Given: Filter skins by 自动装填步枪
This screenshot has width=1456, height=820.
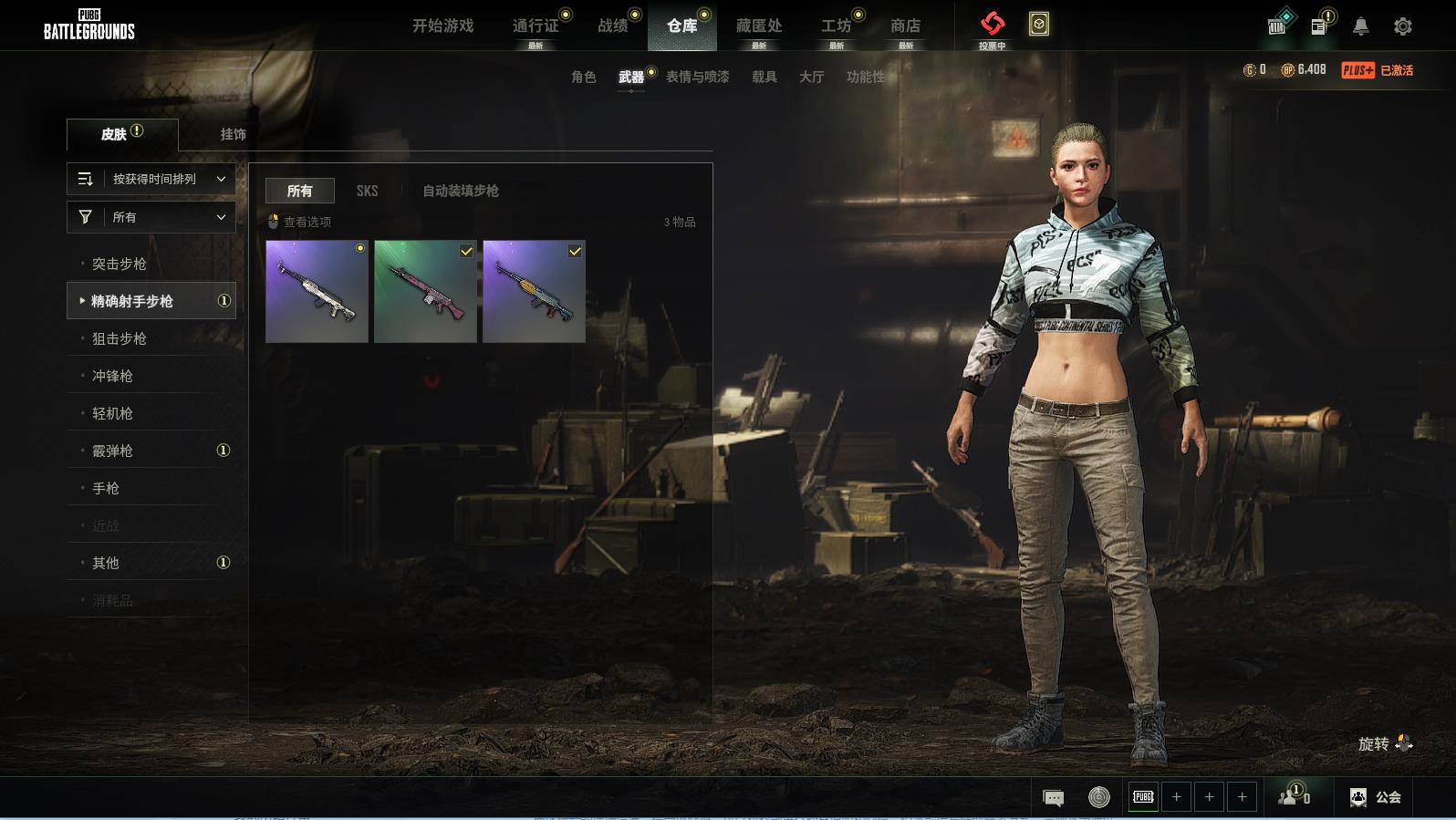Looking at the screenshot, I should [460, 191].
